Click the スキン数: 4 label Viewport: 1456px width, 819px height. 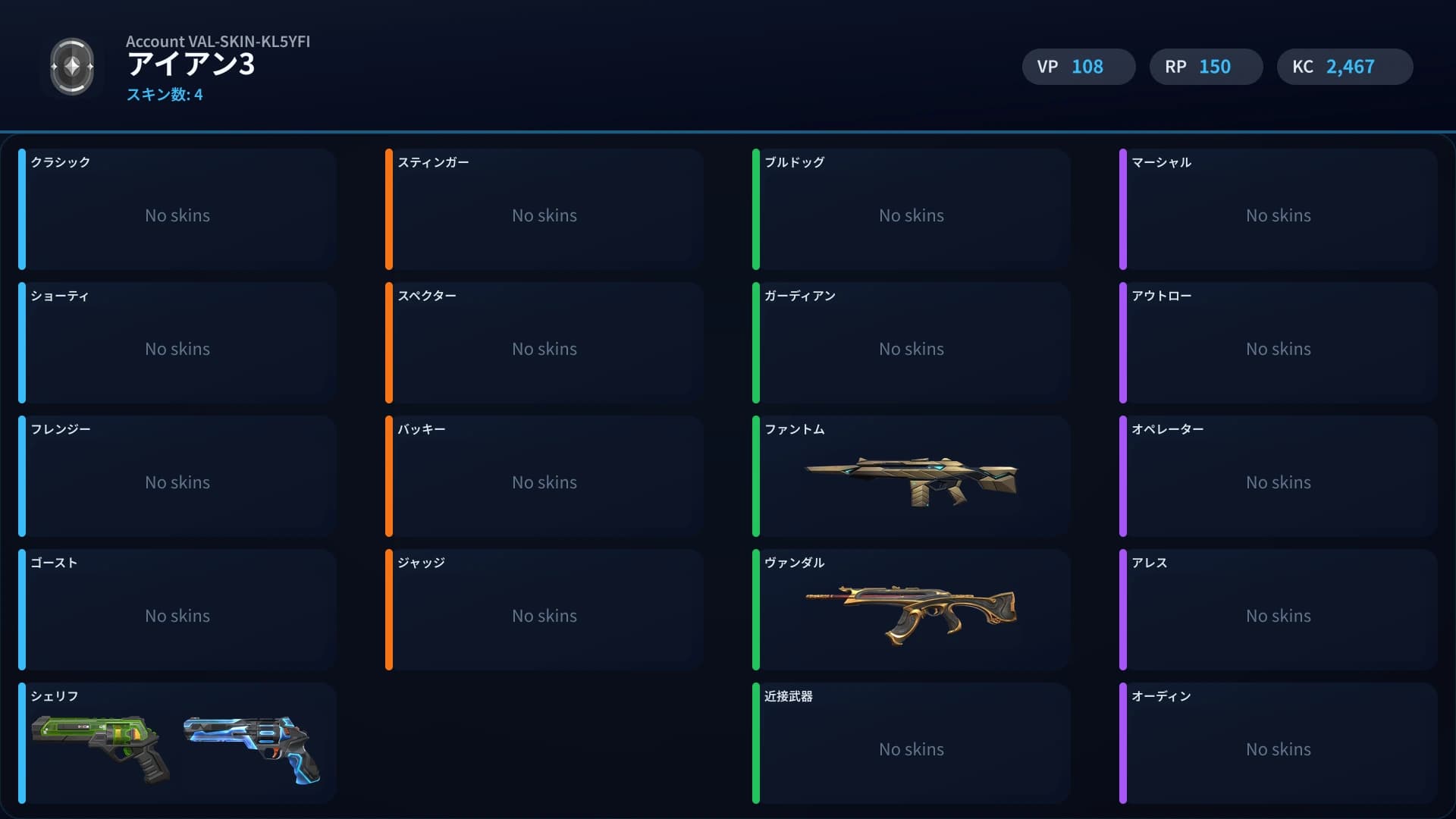pos(164,96)
